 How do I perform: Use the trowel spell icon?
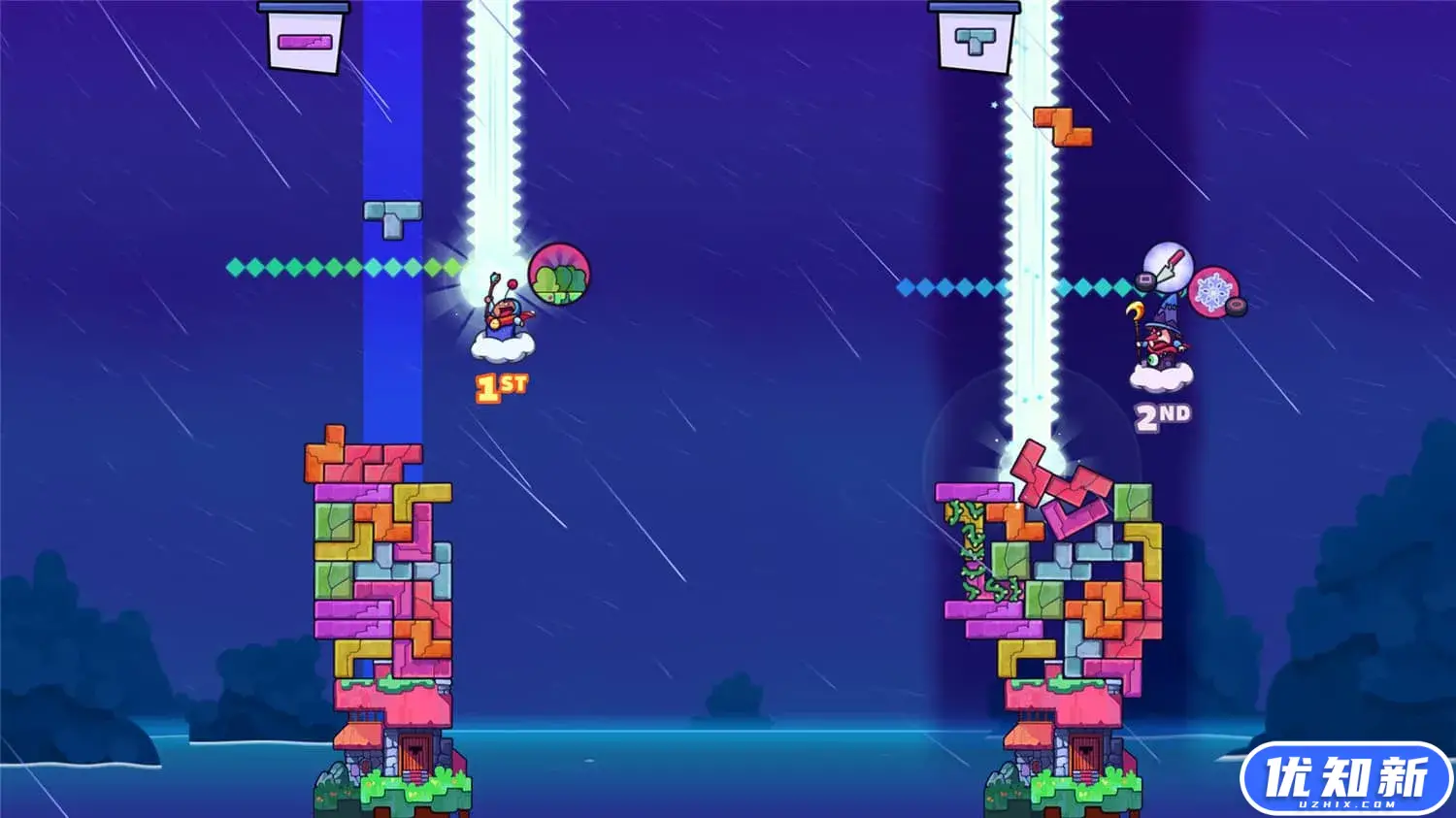[x=1168, y=265]
